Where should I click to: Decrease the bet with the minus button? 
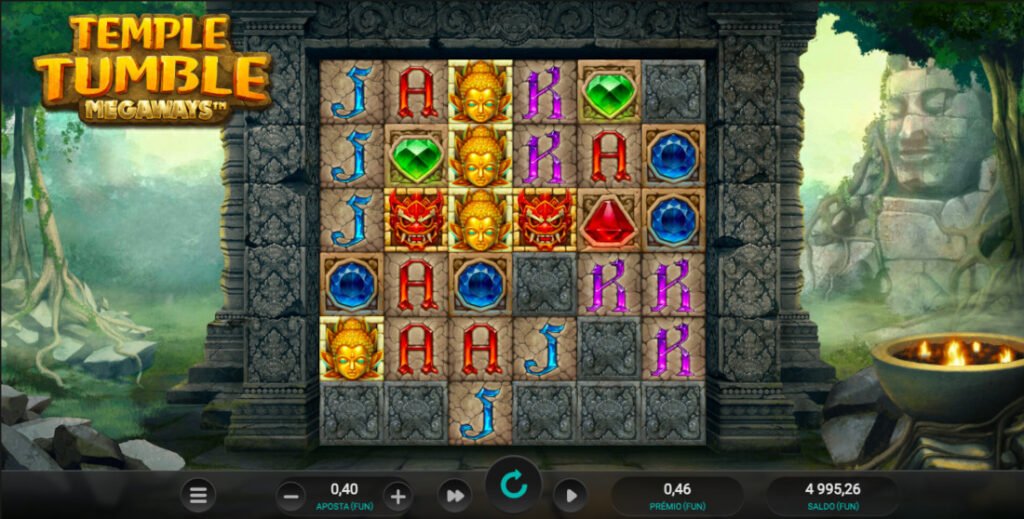(292, 495)
